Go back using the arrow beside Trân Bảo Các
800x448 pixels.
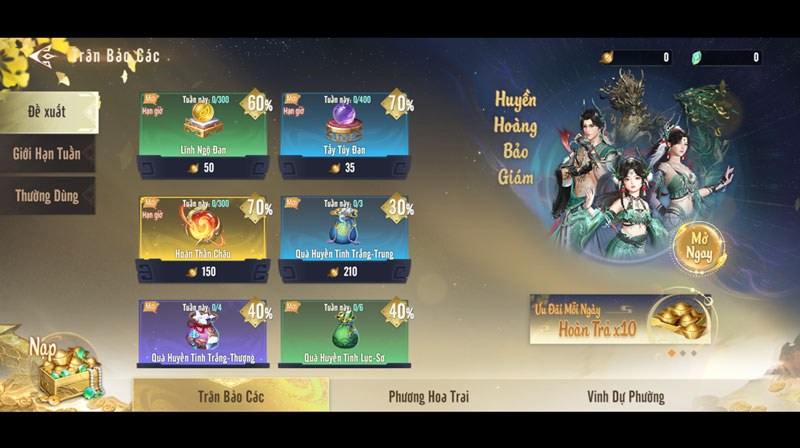tap(44, 56)
